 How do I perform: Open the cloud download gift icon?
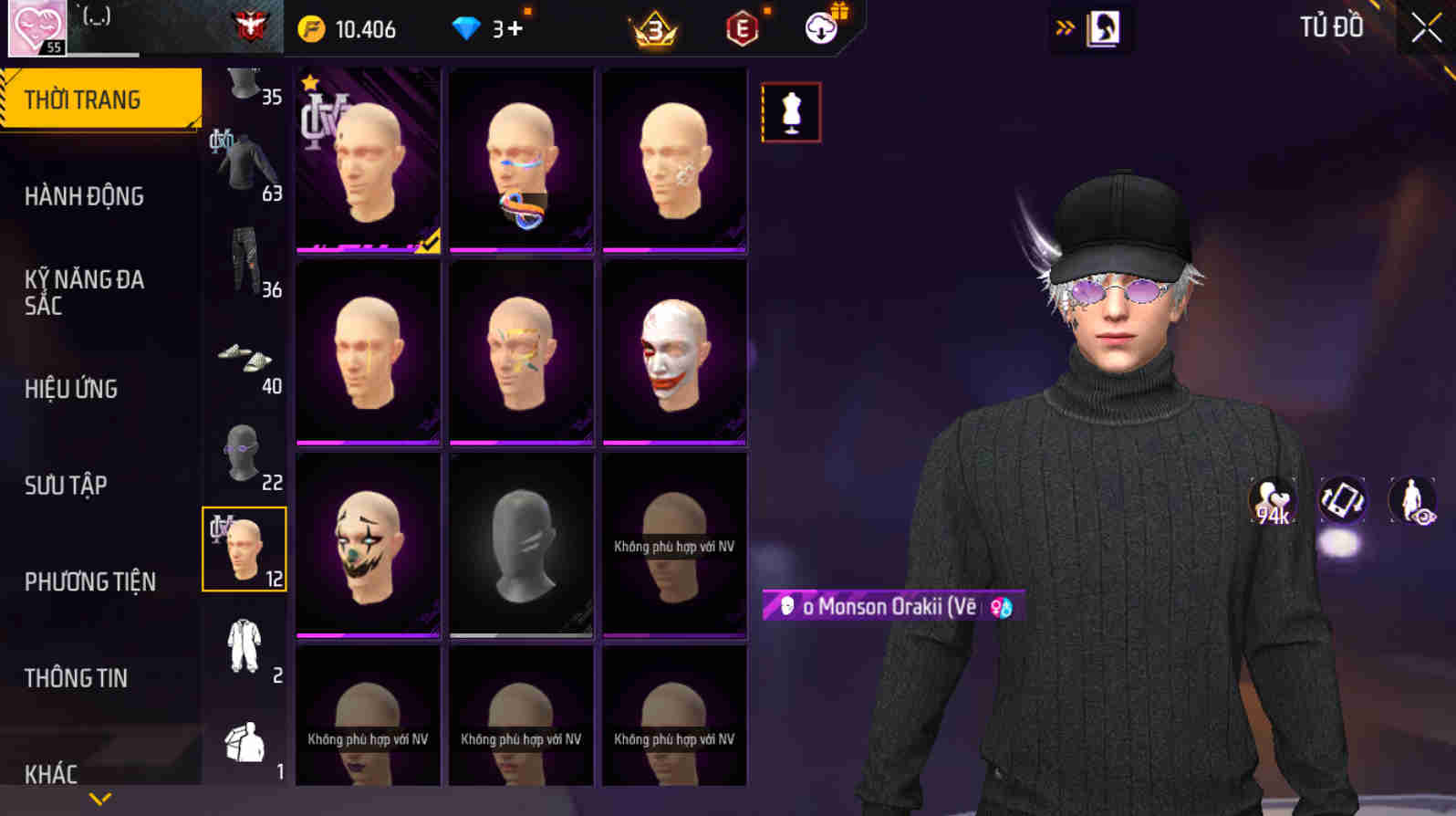(819, 28)
